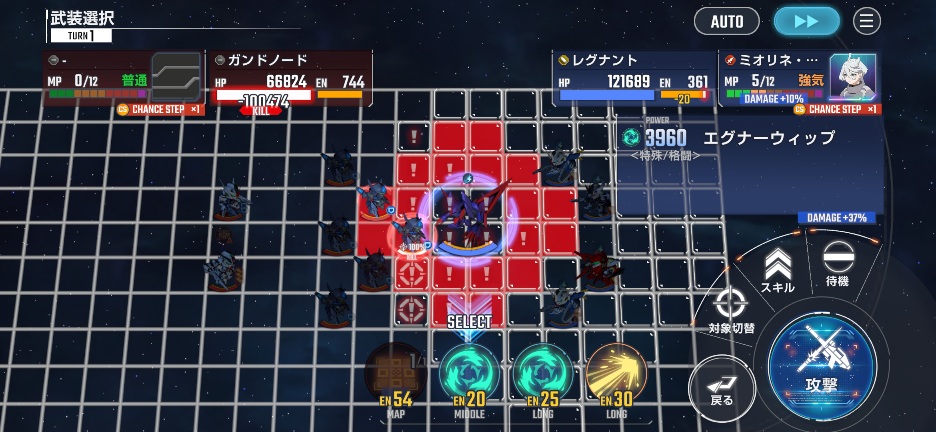Activate the fast-forward speed button
The image size is (936, 432).
806,21
